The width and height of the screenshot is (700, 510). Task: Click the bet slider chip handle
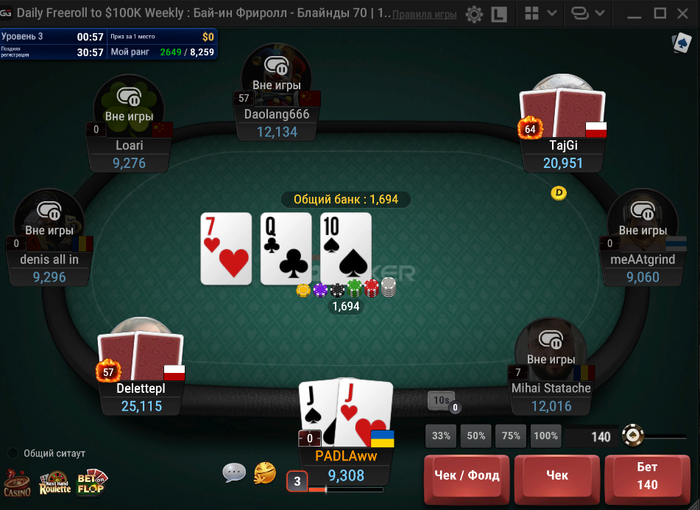click(631, 435)
